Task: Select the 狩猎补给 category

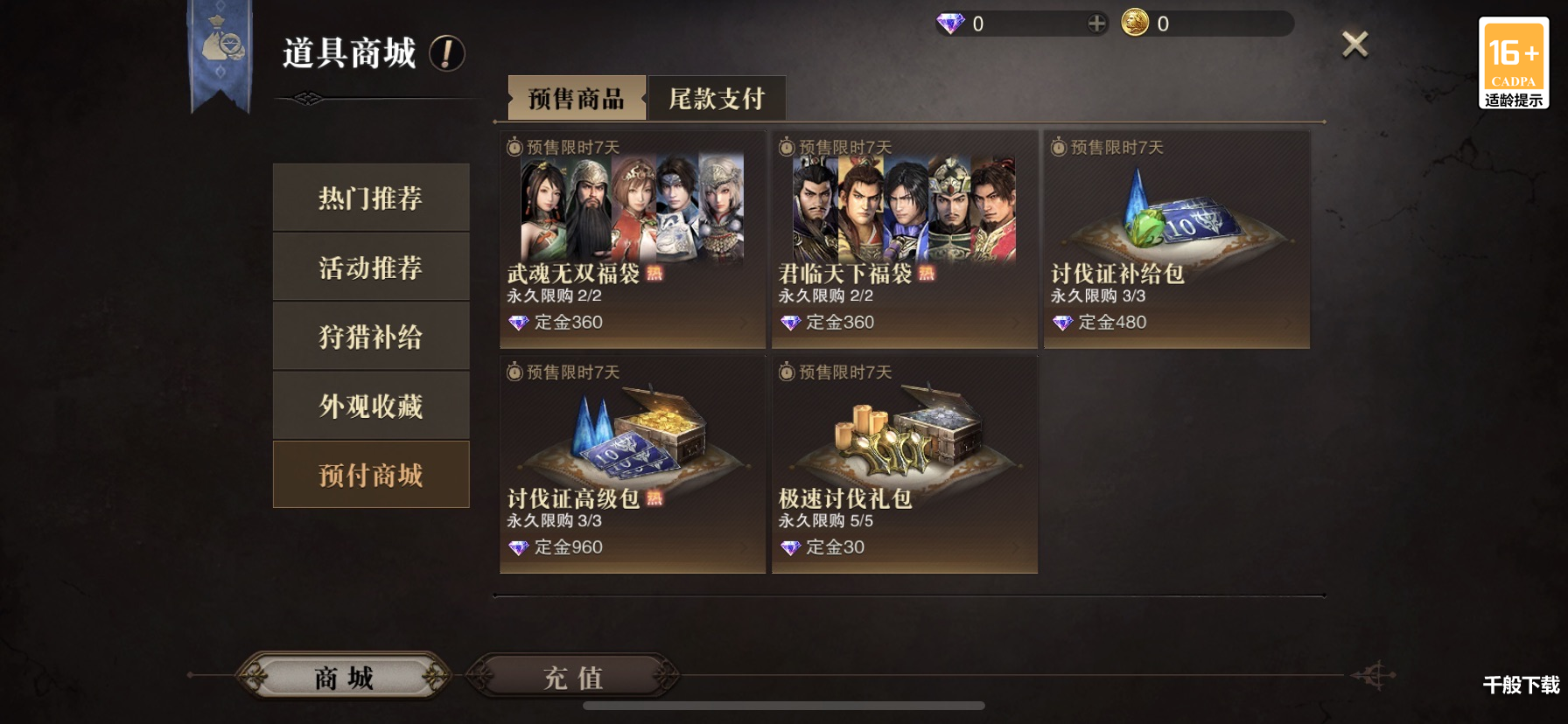Action: coord(371,336)
